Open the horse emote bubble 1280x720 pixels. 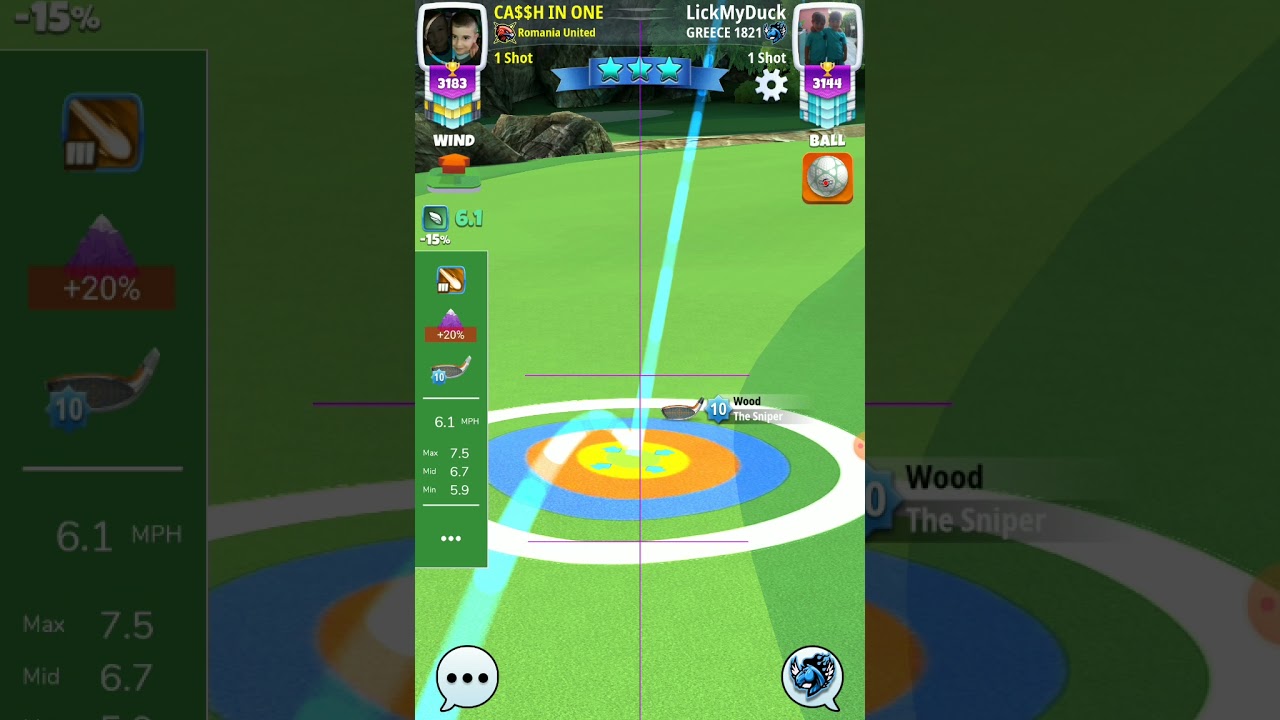[812, 677]
